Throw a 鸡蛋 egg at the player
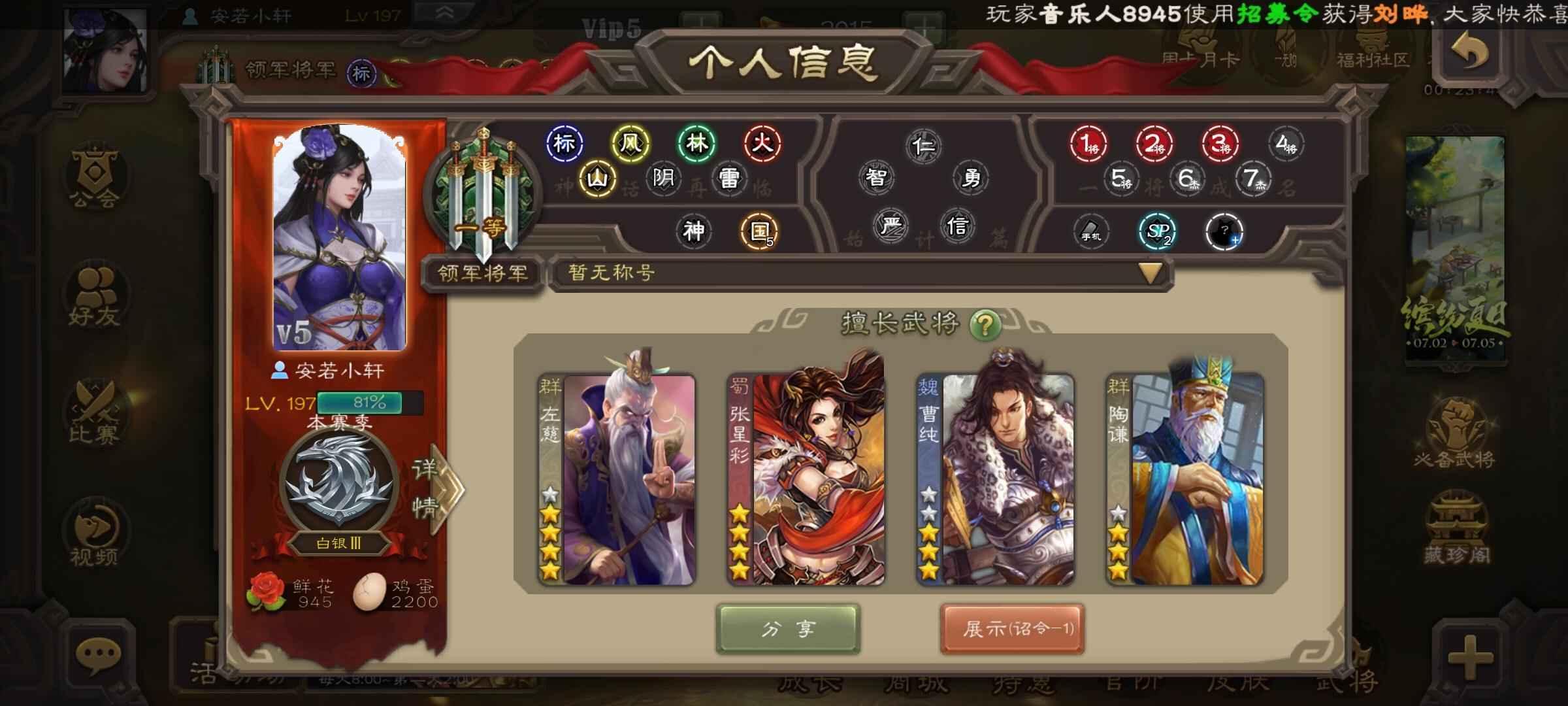 coord(370,592)
